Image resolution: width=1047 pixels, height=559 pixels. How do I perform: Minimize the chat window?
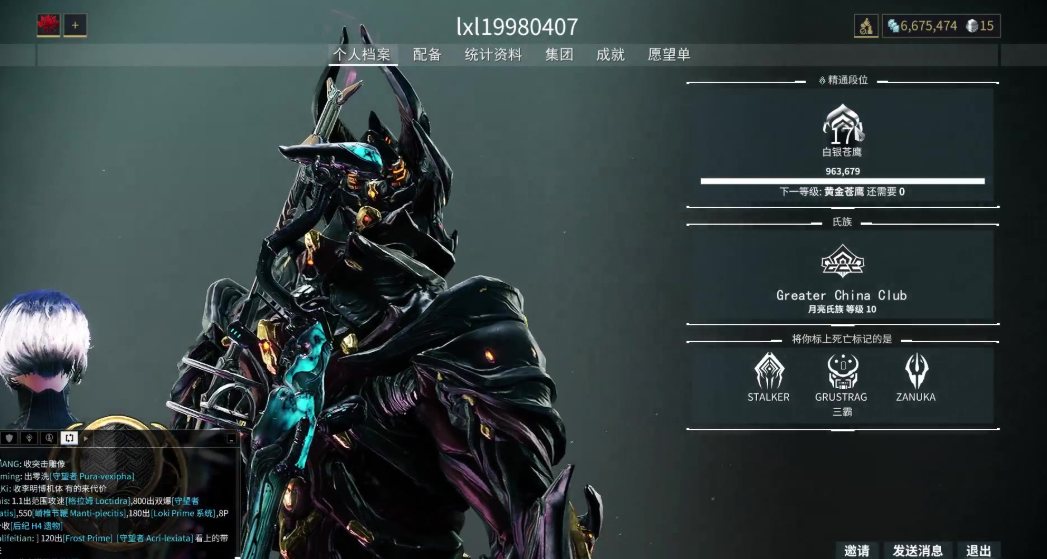[x=231, y=438]
